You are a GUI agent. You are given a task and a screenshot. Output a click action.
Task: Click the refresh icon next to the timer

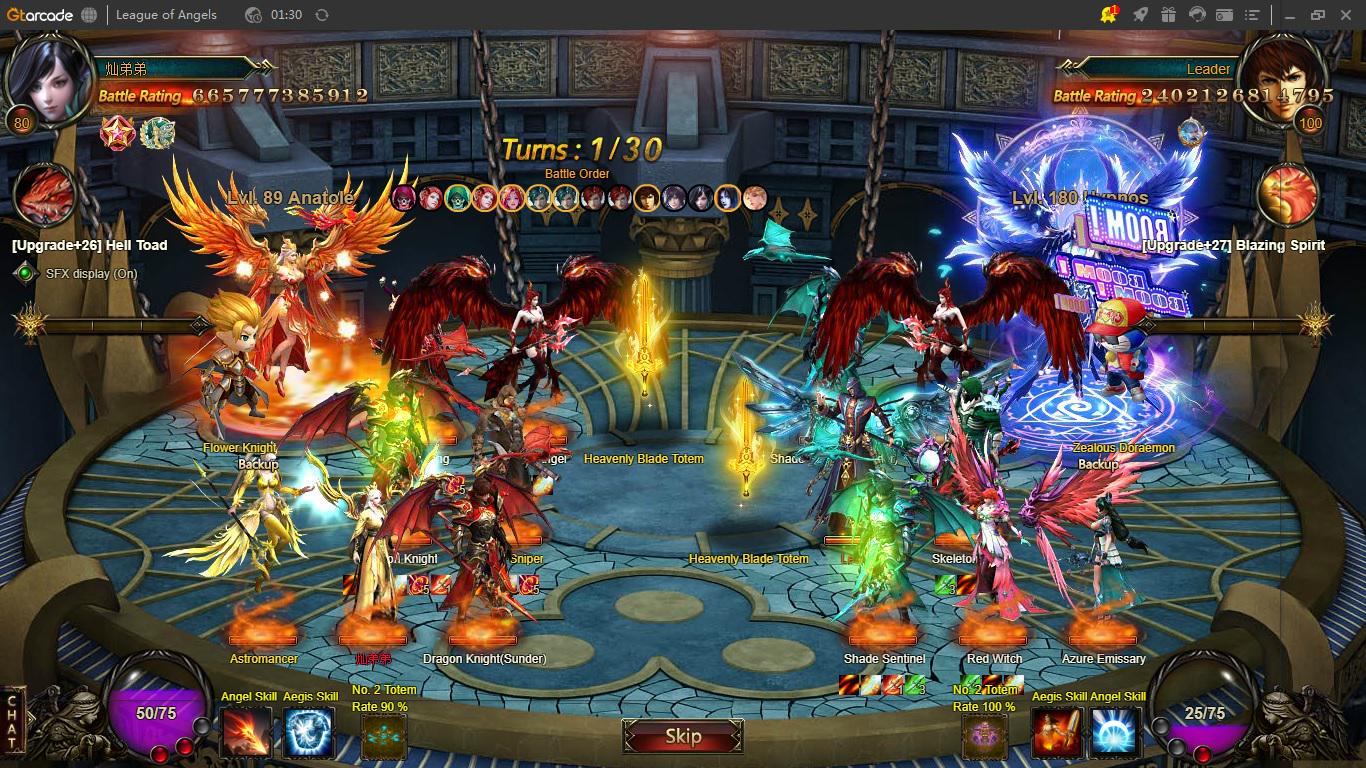tap(321, 15)
